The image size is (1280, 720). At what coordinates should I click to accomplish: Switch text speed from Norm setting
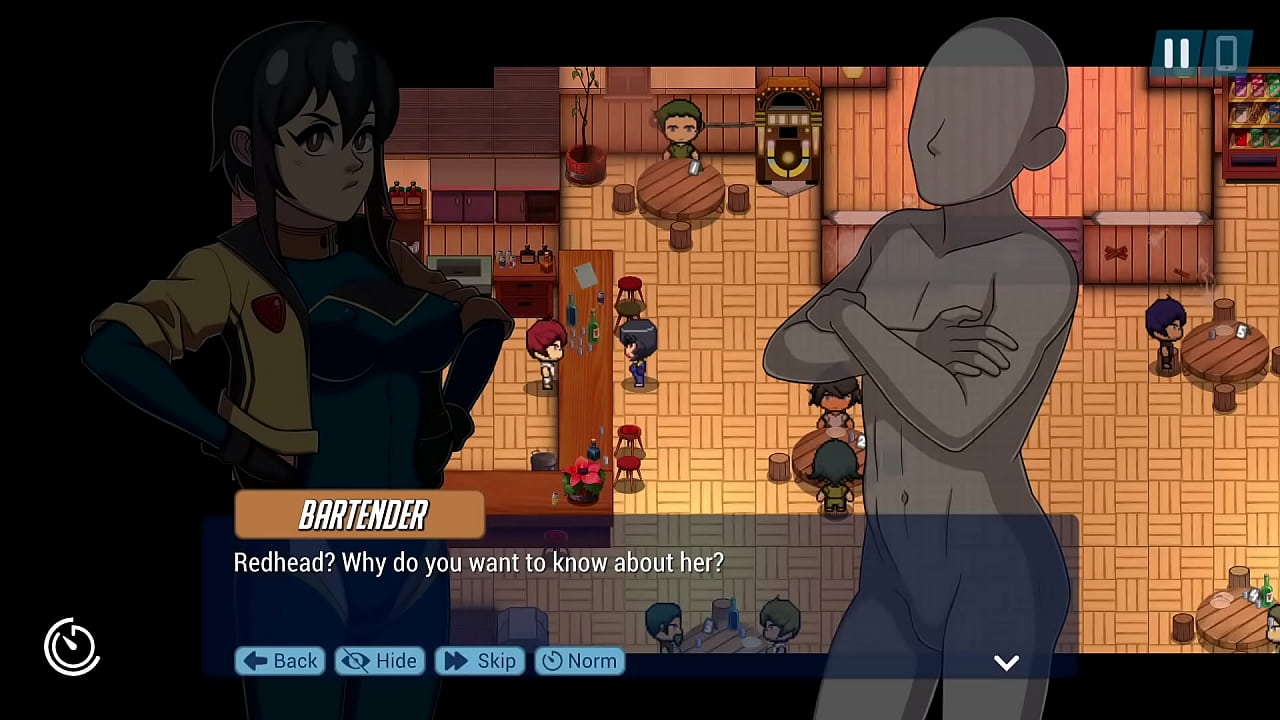tap(578, 661)
